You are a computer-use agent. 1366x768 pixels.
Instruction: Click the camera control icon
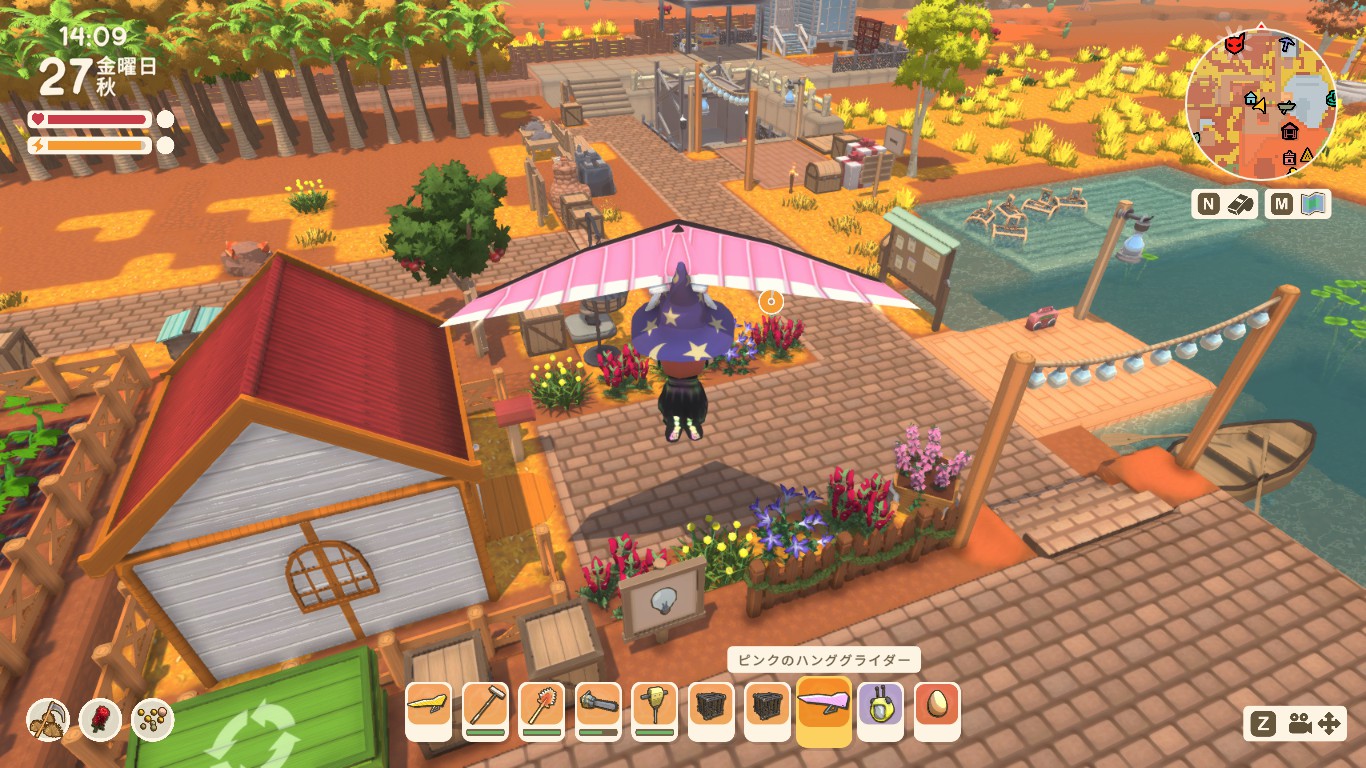tap(1299, 724)
